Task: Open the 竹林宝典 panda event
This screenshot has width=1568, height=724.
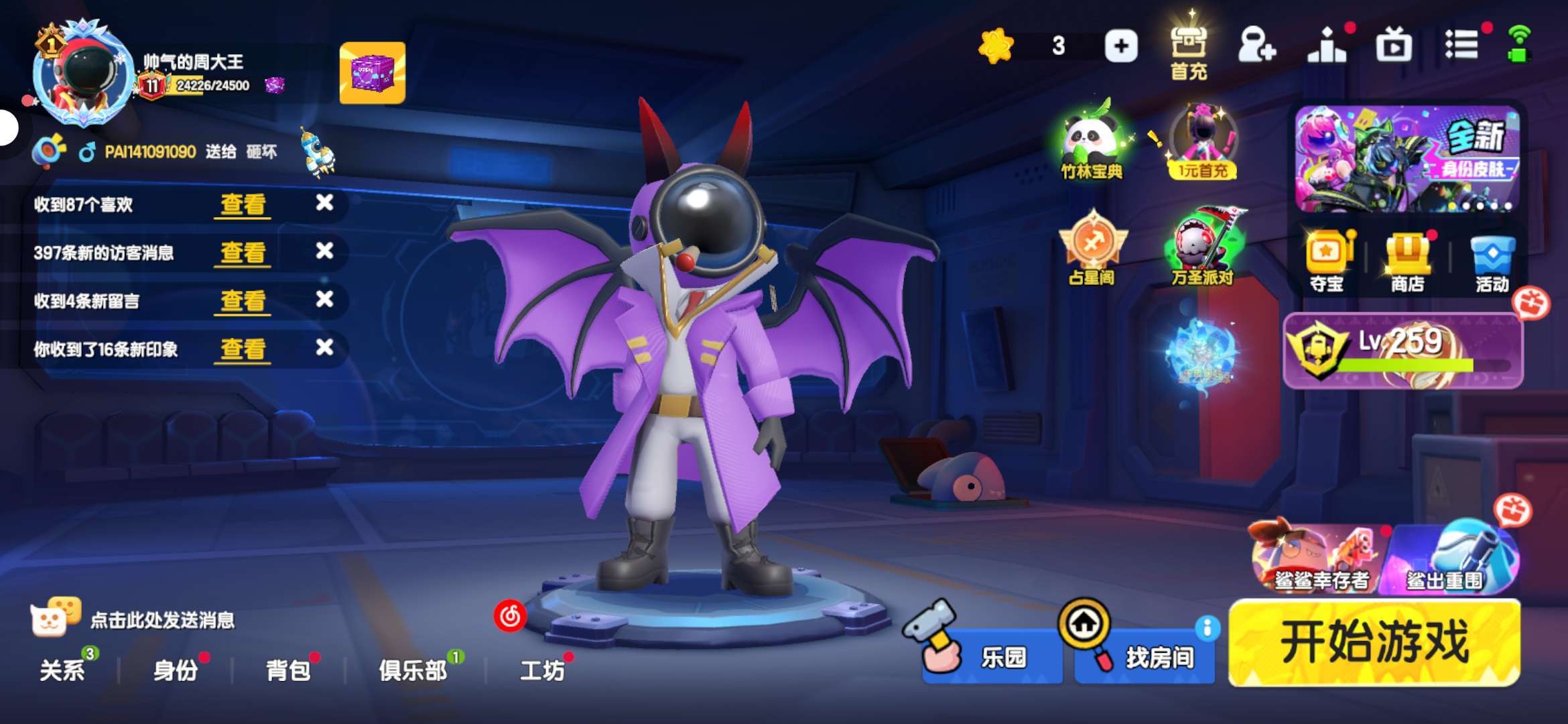Action: pos(1091,142)
